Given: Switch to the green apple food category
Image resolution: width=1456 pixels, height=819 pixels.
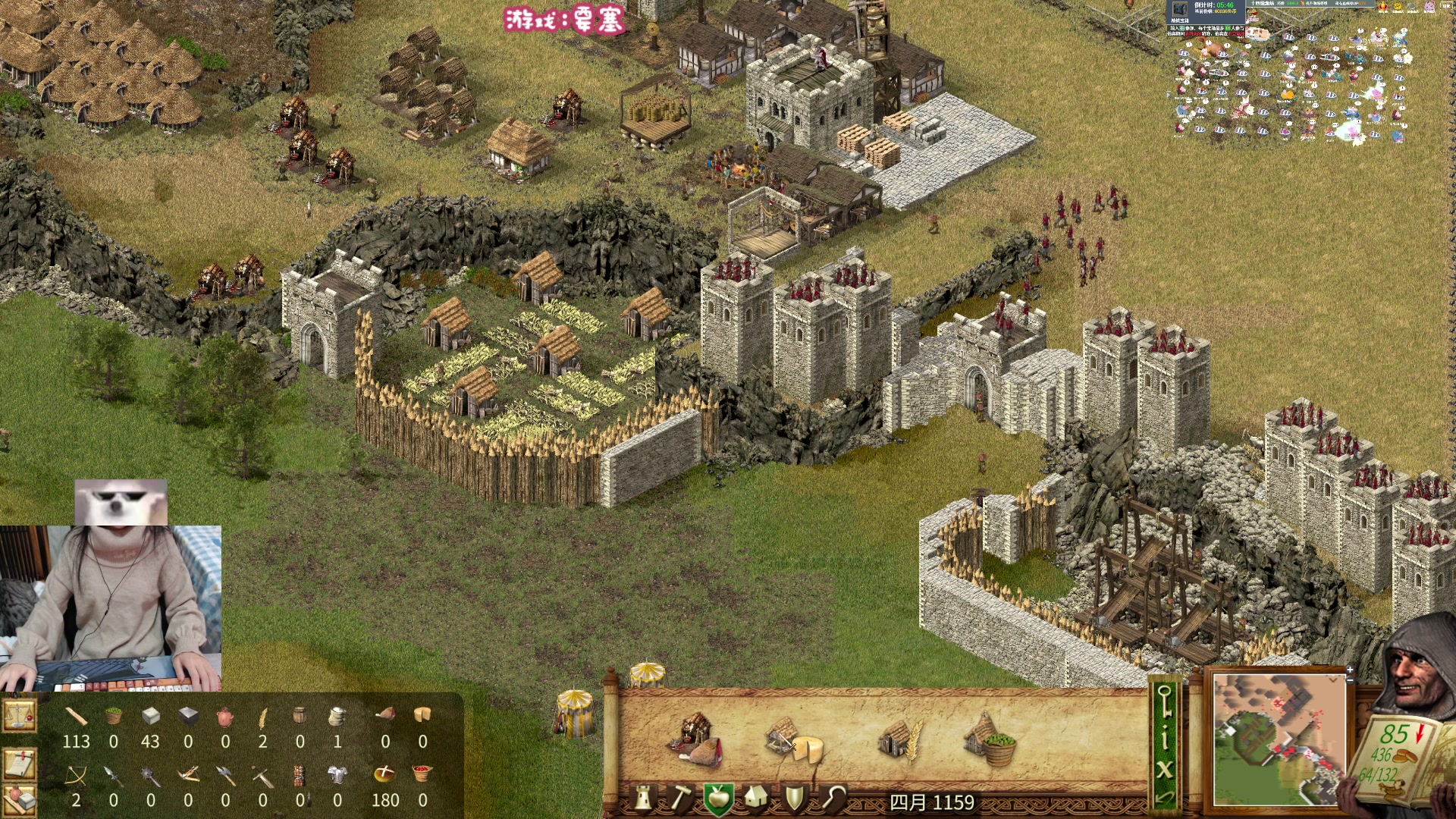Looking at the screenshot, I should pos(717,798).
